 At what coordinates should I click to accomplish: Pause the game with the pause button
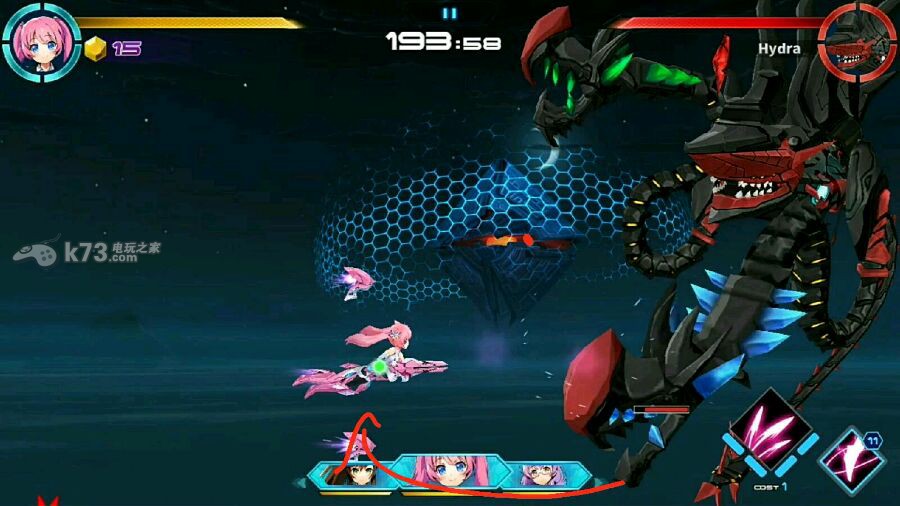pos(449,13)
